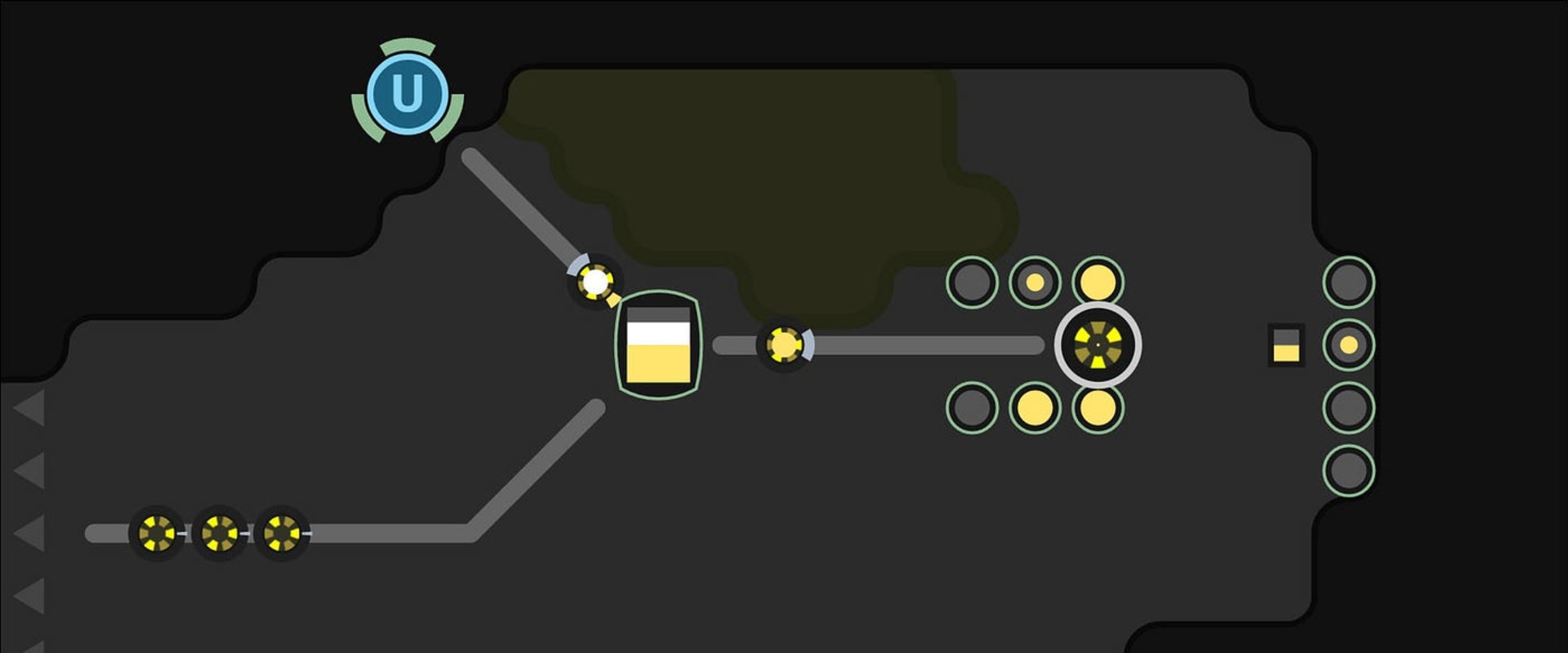Screen dimensions: 1568x653
Task: Click the yellow resource slot above the turbine
Action: 1098,283
